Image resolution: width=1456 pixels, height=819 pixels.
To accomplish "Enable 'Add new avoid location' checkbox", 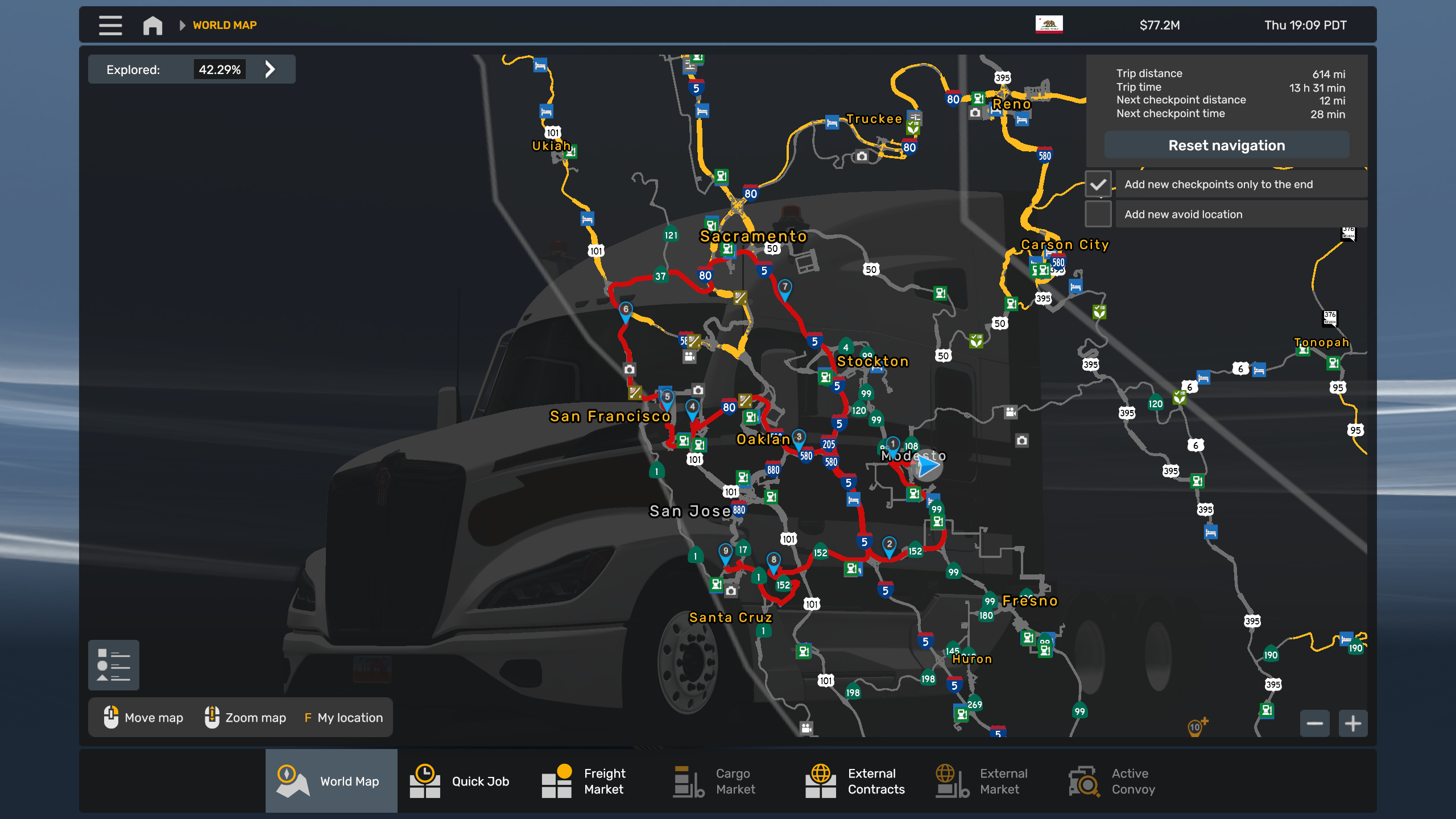I will [x=1098, y=214].
